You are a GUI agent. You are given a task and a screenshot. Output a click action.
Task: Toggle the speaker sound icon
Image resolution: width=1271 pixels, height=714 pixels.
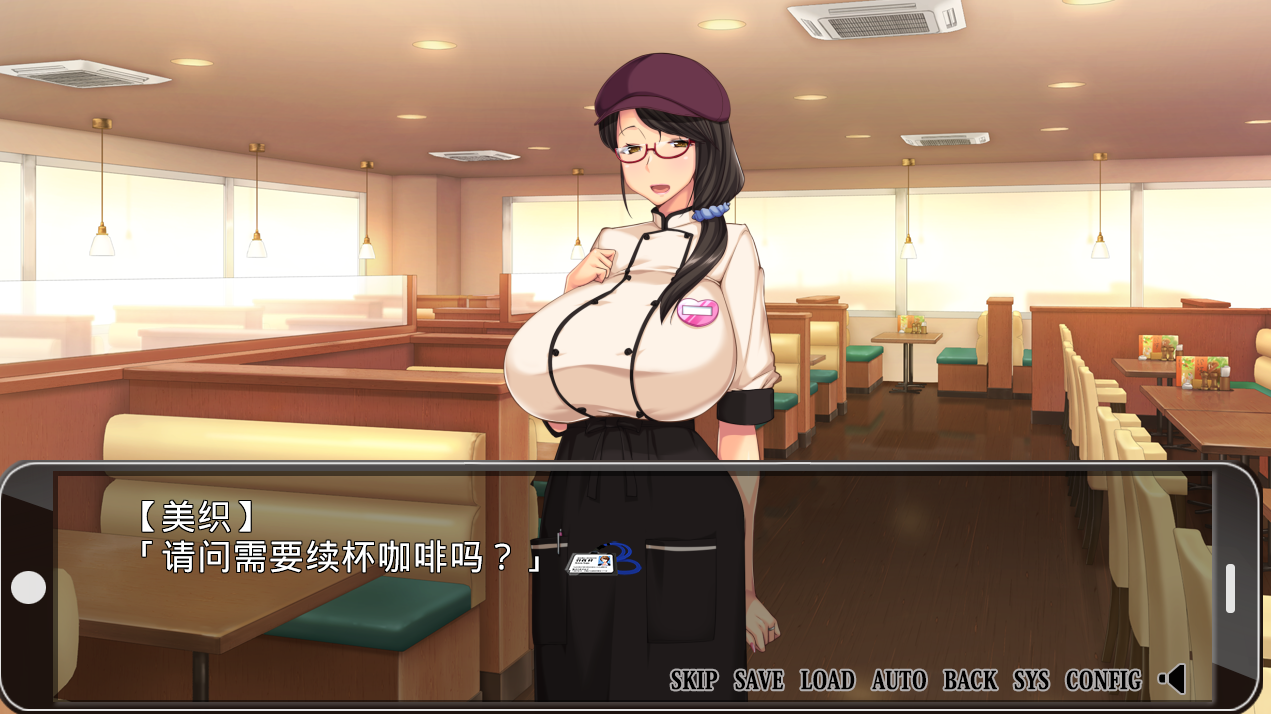[1172, 680]
